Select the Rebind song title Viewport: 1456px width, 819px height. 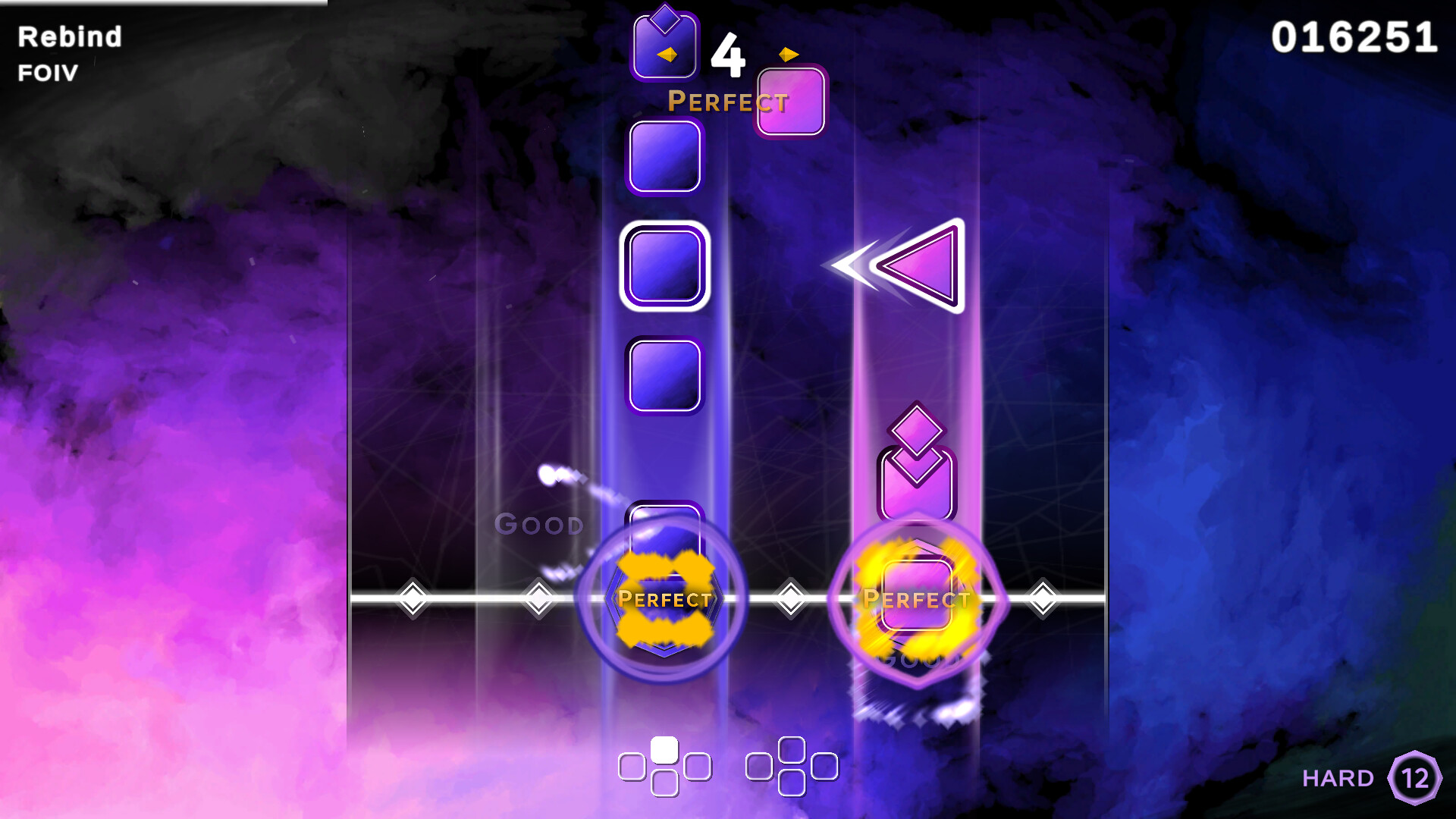click(x=70, y=36)
